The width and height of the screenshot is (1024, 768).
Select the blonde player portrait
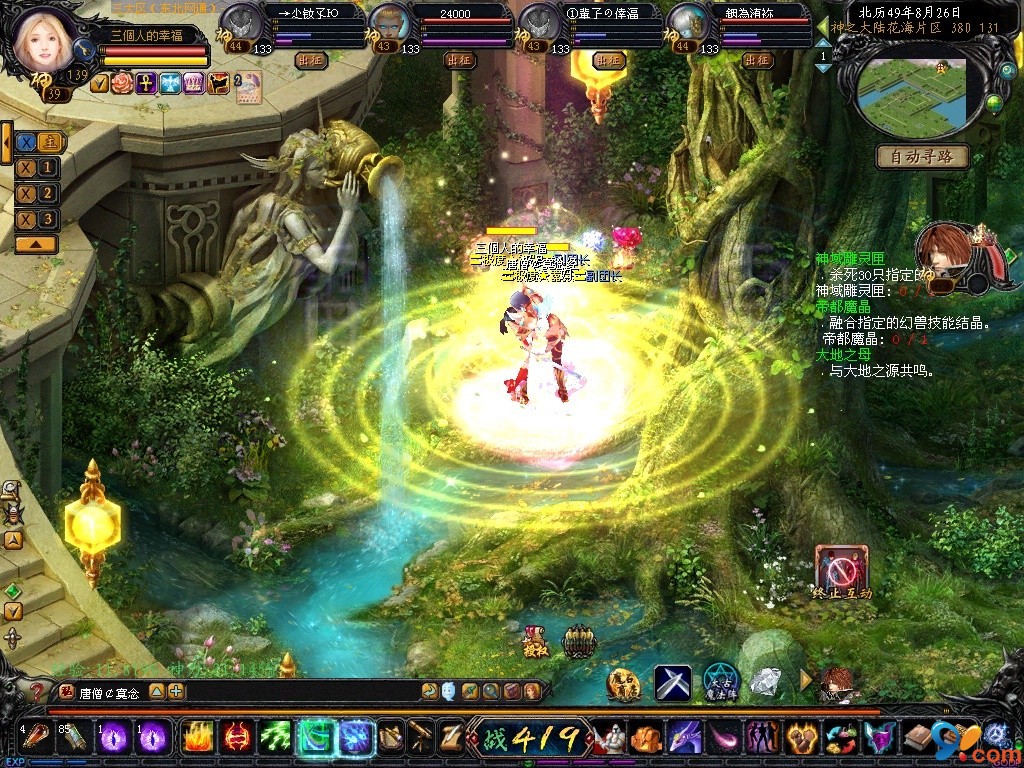click(45, 37)
